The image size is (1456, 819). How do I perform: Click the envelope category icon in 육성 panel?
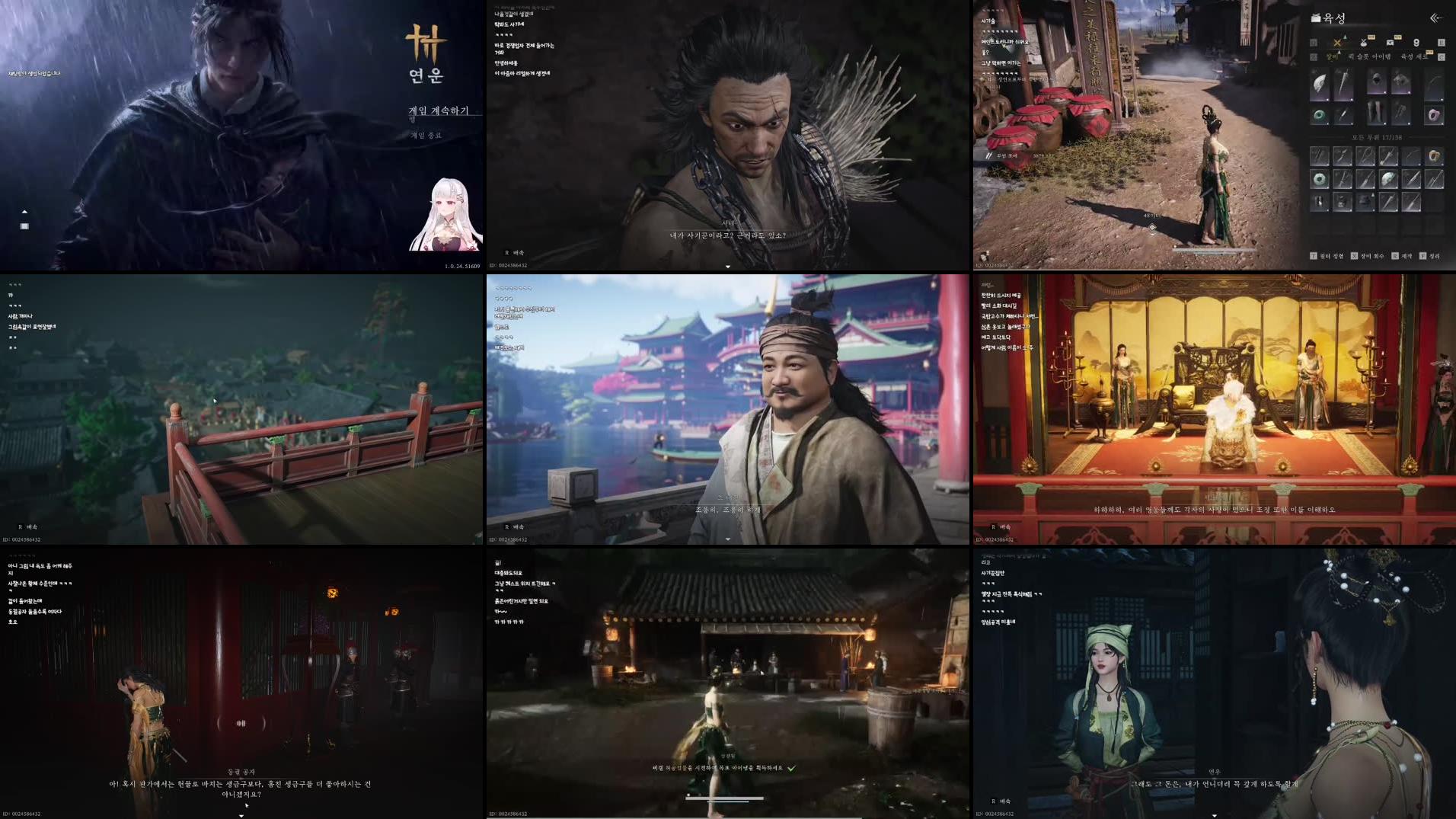click(x=1391, y=43)
